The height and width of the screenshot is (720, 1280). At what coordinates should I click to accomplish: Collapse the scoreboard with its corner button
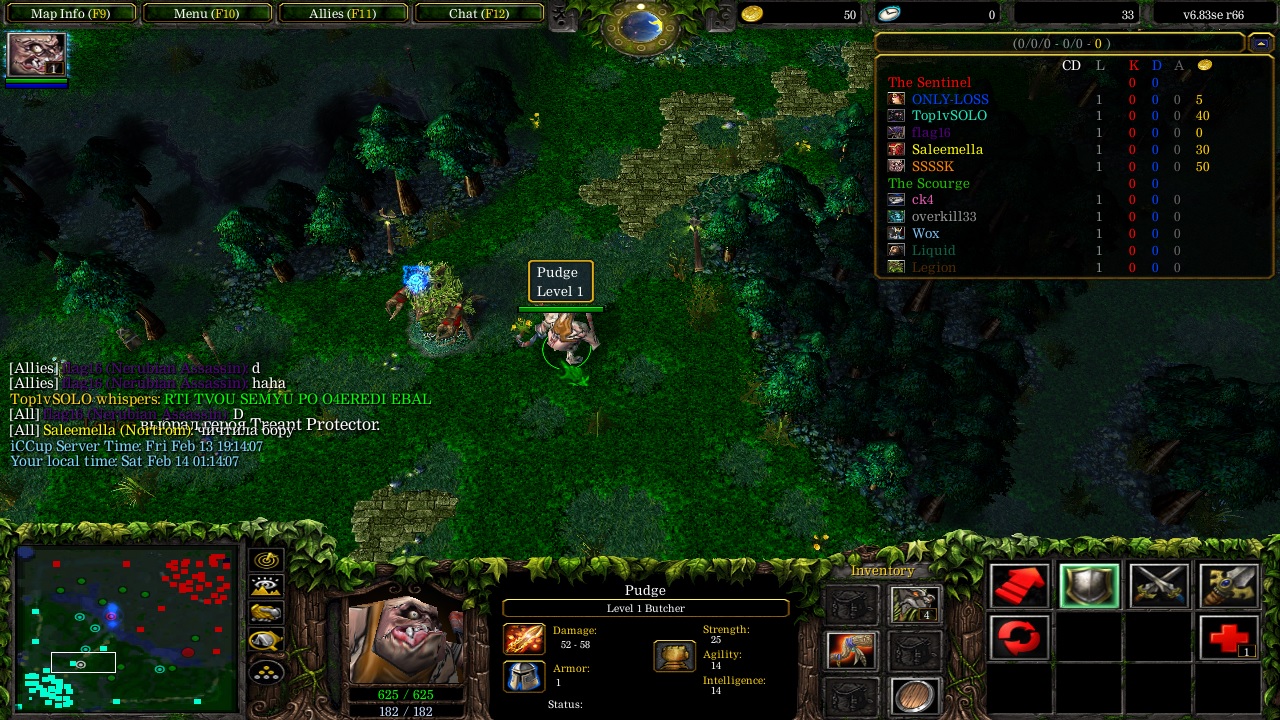(x=1260, y=43)
